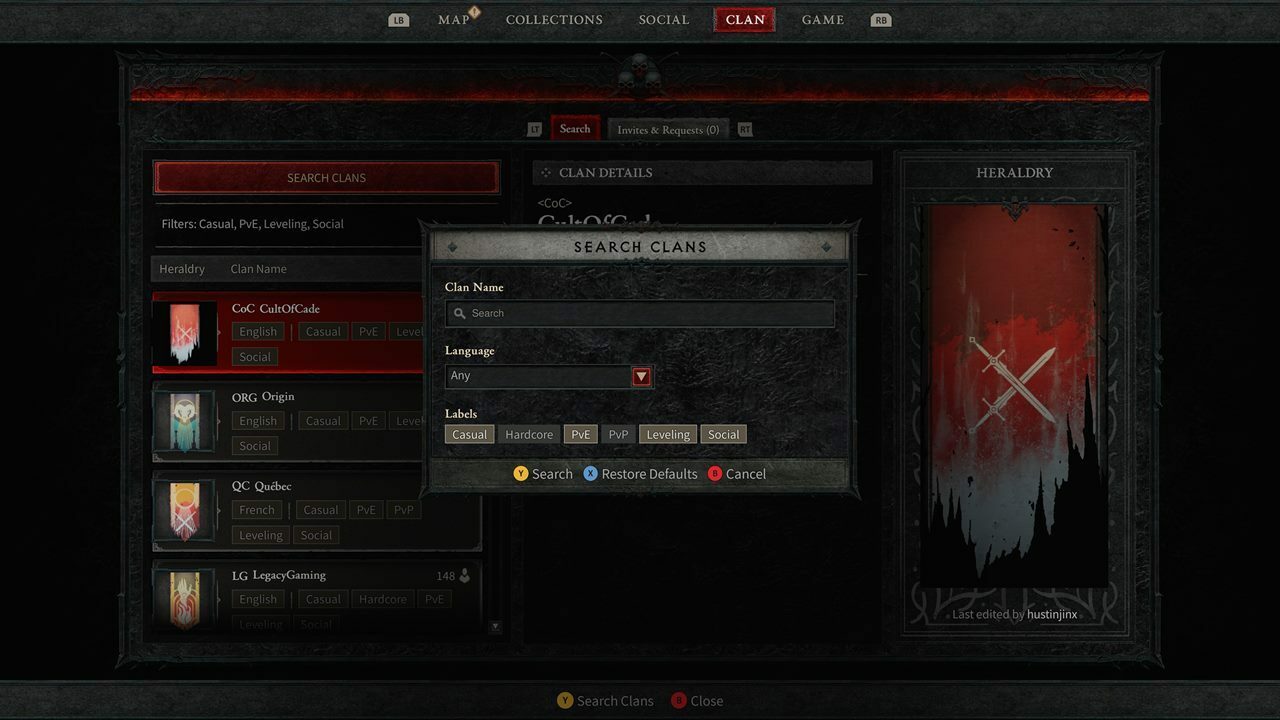Switch to the Collections tab
This screenshot has width=1280, height=720.
[554, 20]
